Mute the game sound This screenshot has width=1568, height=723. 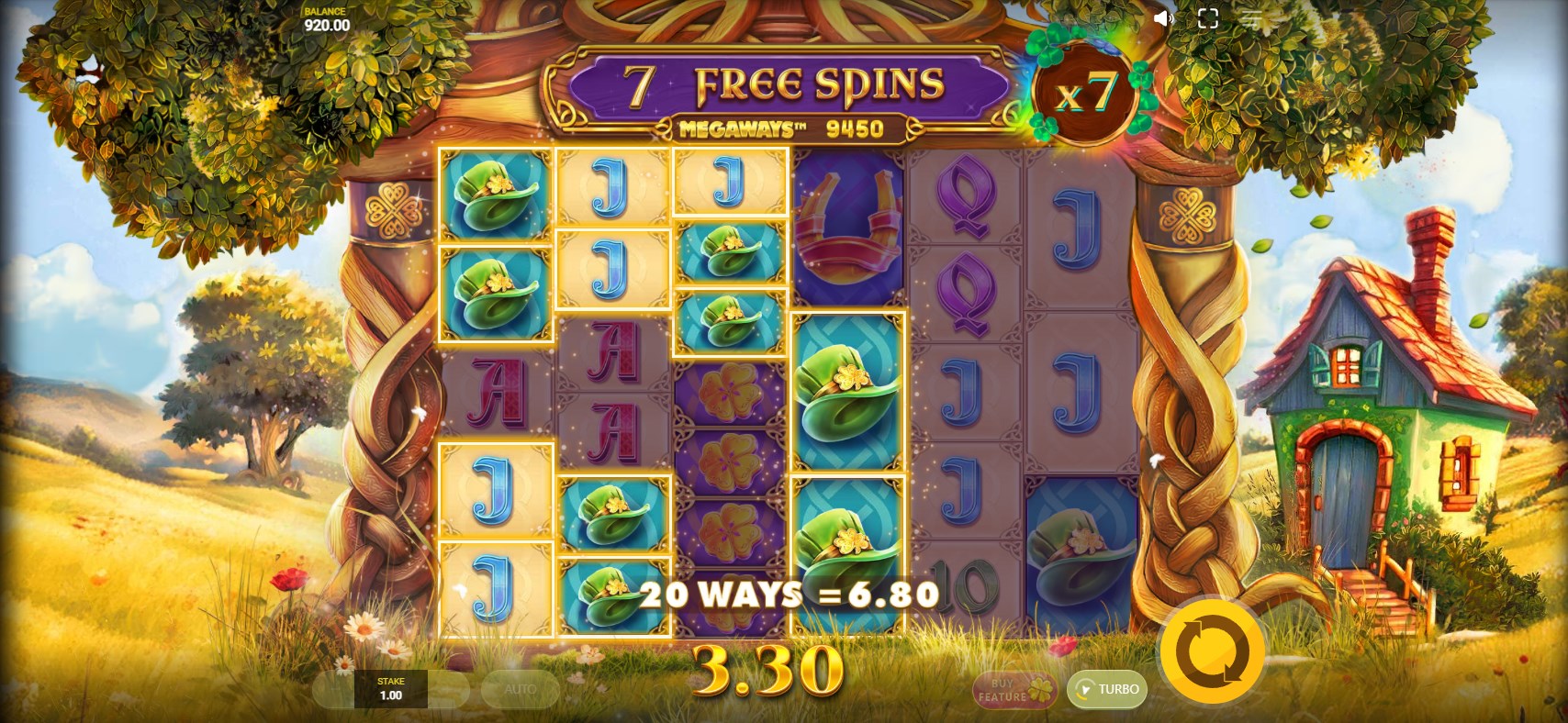(1163, 18)
